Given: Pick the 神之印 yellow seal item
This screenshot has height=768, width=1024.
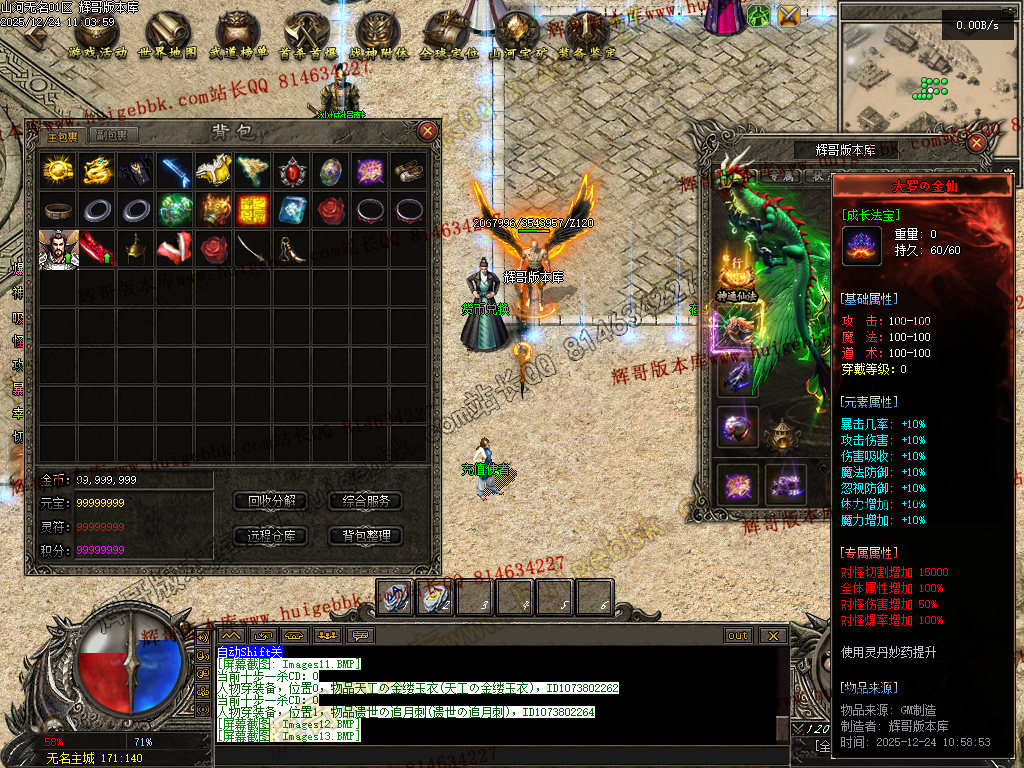Looking at the screenshot, I should pos(253,210).
